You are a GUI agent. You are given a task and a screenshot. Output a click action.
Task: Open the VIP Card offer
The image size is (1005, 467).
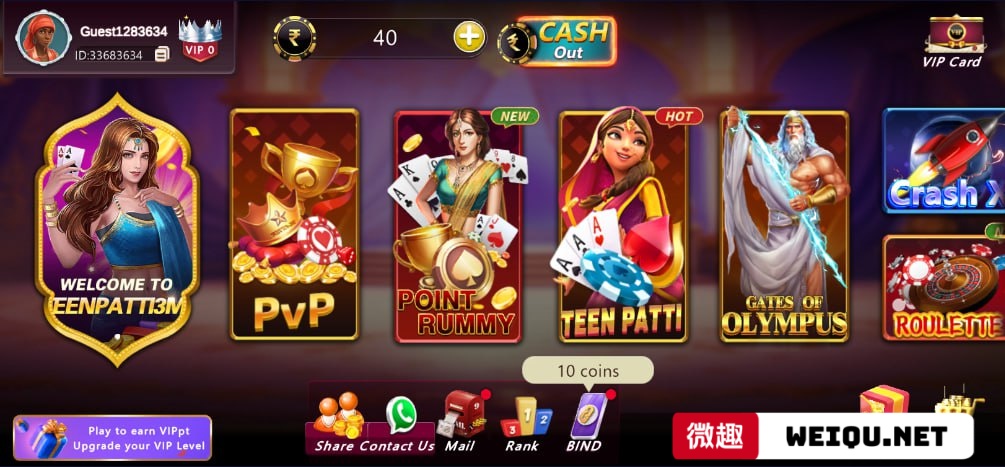(951, 41)
